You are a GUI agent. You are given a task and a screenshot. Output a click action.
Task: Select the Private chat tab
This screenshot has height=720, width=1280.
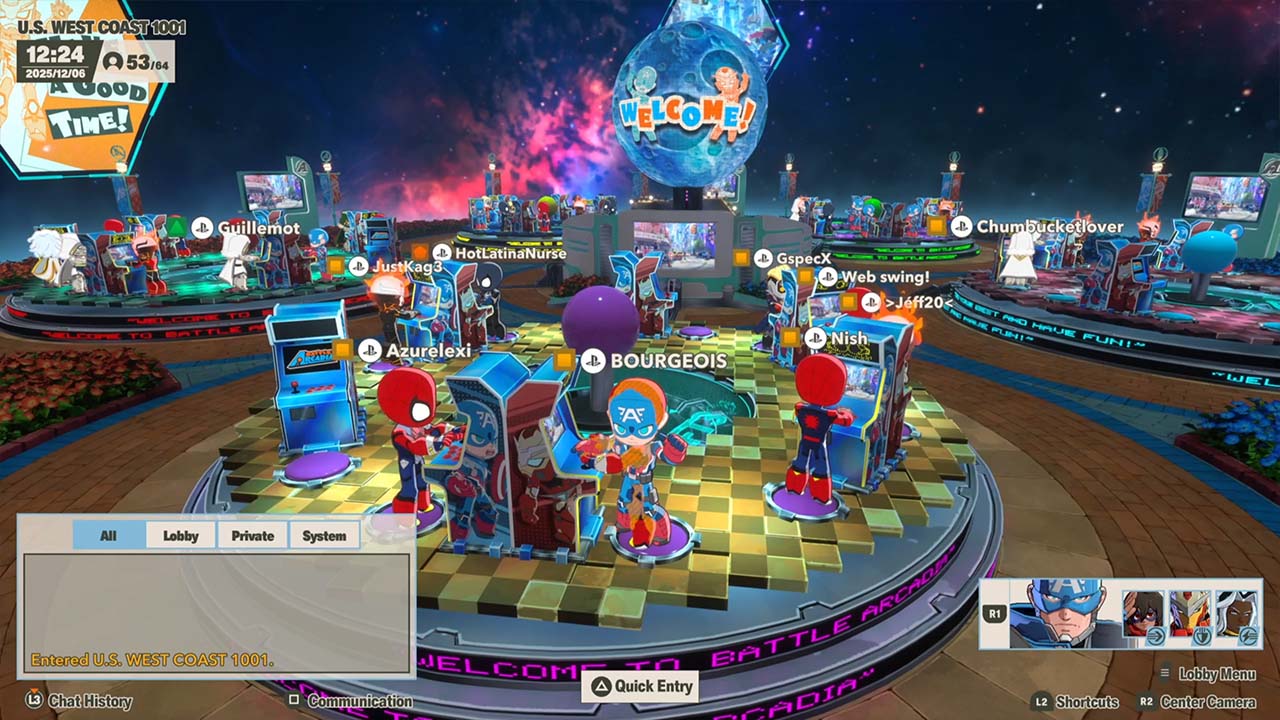(x=253, y=536)
